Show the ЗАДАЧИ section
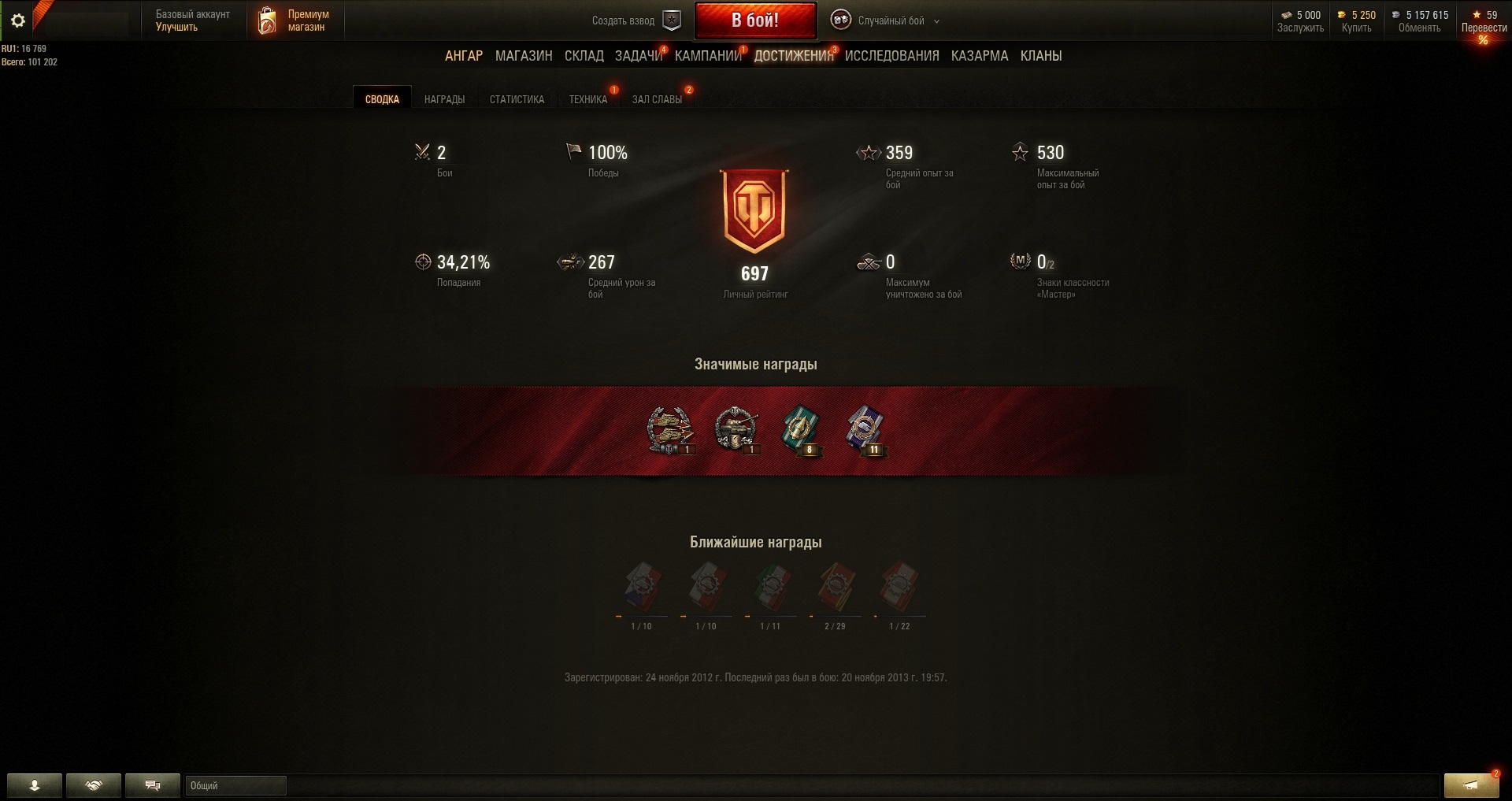This screenshot has height=801, width=1512. (x=638, y=56)
